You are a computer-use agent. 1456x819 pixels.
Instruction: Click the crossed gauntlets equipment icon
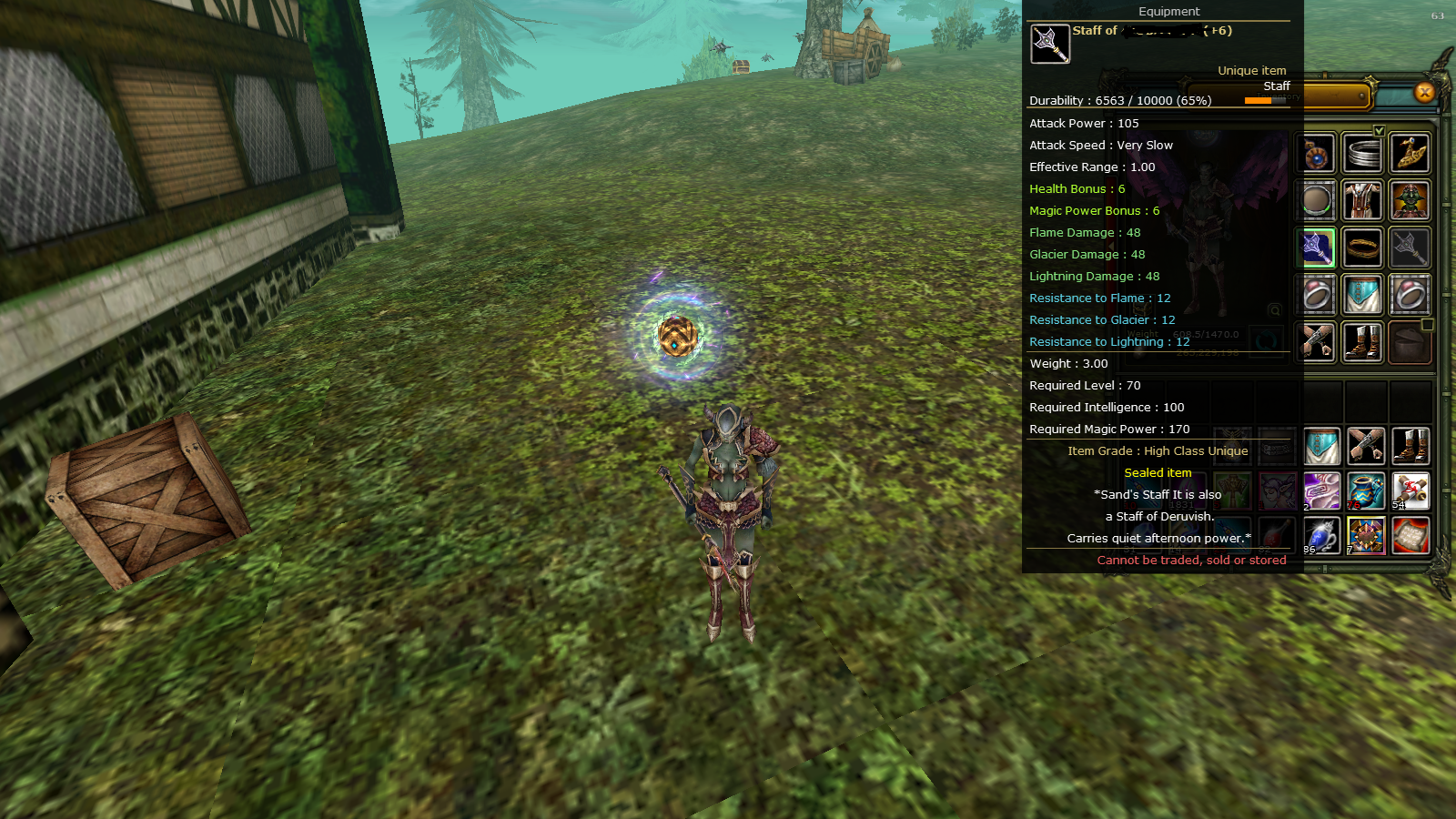1314,341
